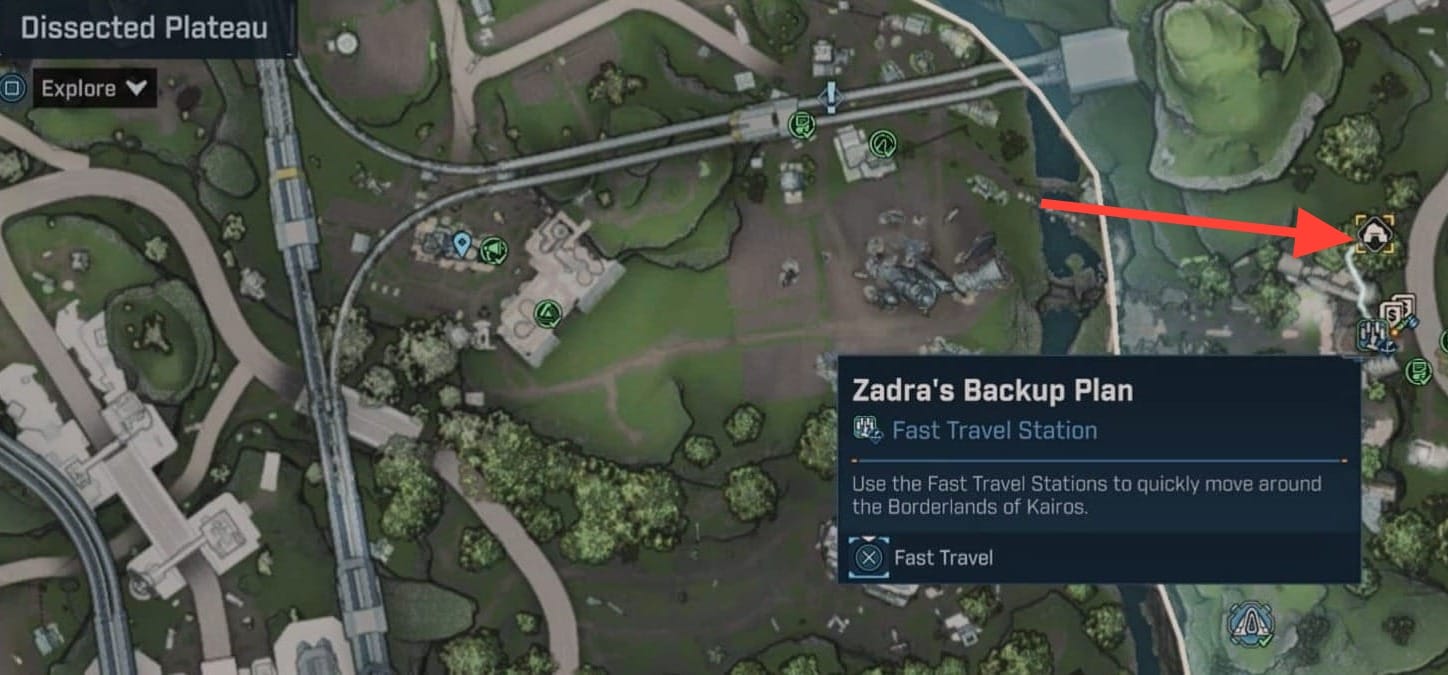Click the blue exclamation mission marker
The image size is (1448, 675).
click(x=831, y=96)
